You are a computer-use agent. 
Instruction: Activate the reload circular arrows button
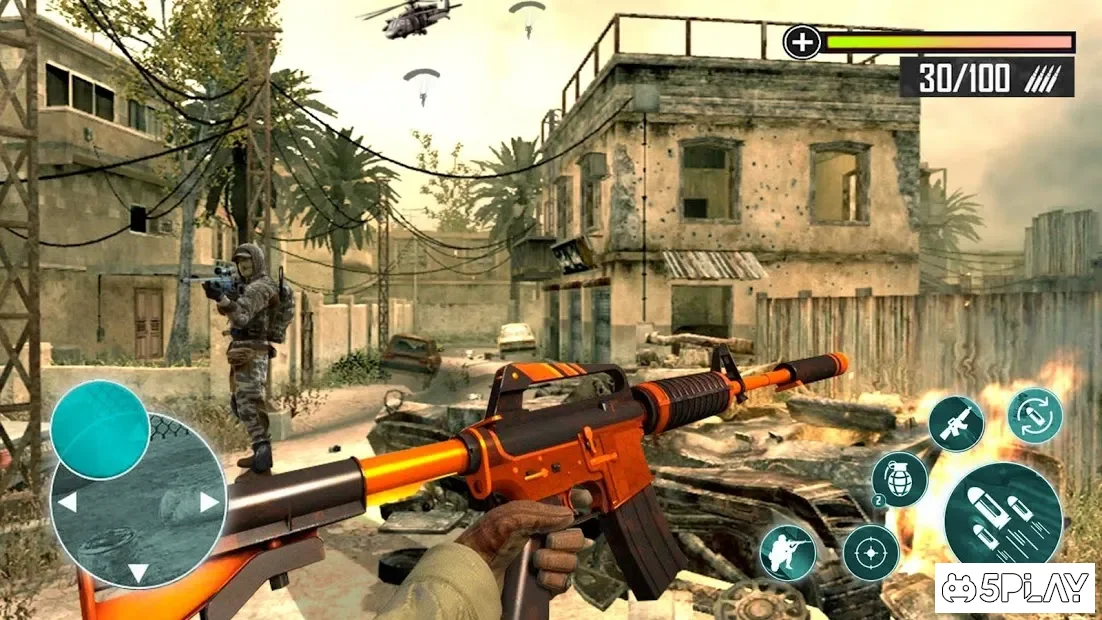pyautogui.click(x=1034, y=415)
